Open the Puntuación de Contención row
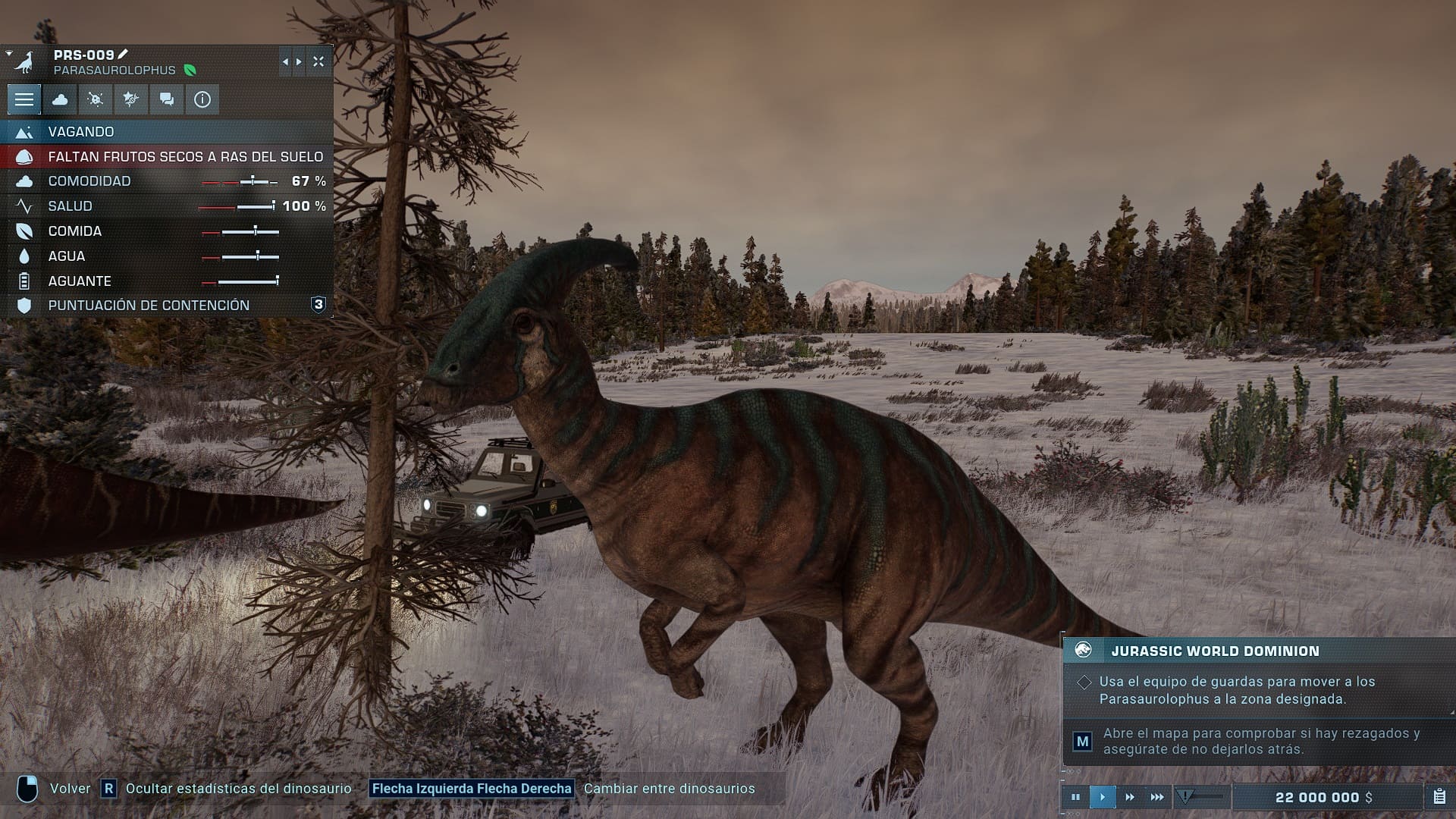This screenshot has height=819, width=1456. [x=167, y=306]
